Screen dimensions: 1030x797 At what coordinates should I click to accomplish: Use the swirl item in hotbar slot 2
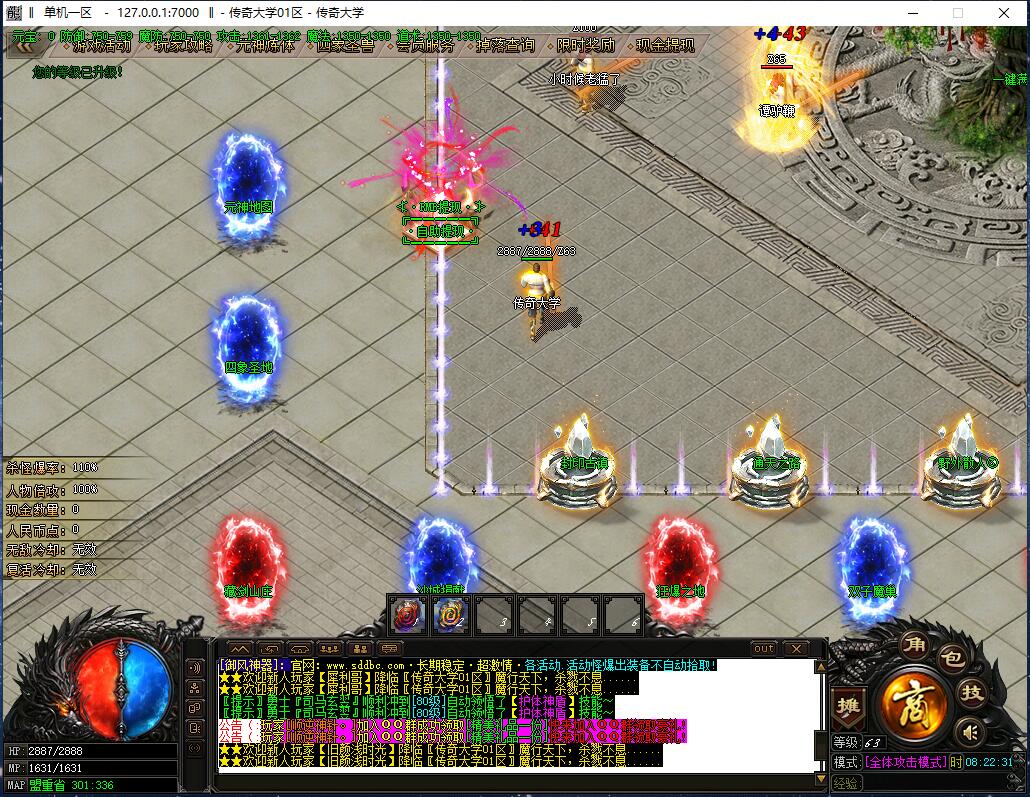click(450, 613)
